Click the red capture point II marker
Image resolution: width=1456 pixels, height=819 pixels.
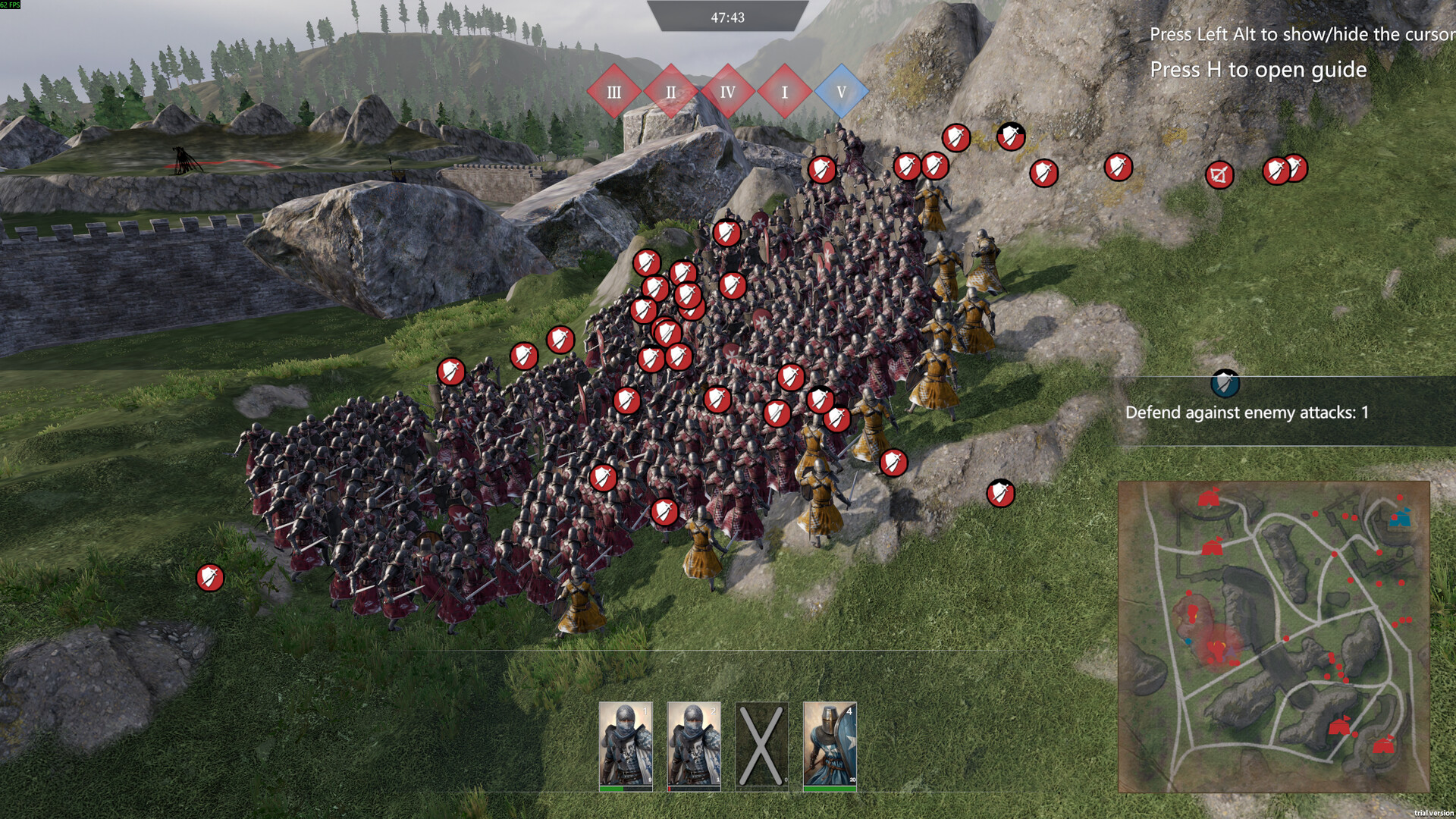tap(670, 92)
